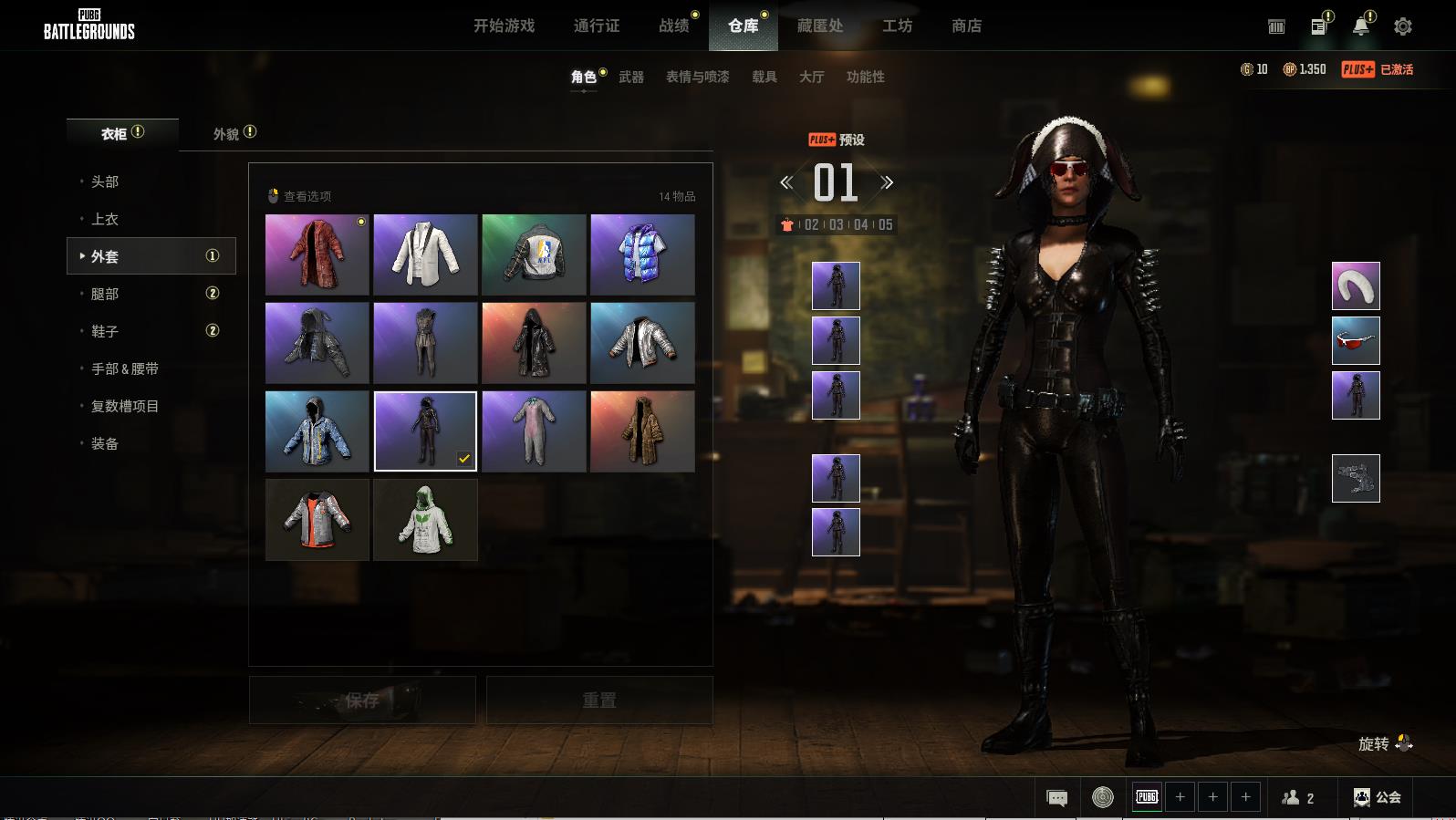
Task: Open the notification bell
Action: click(x=1360, y=26)
